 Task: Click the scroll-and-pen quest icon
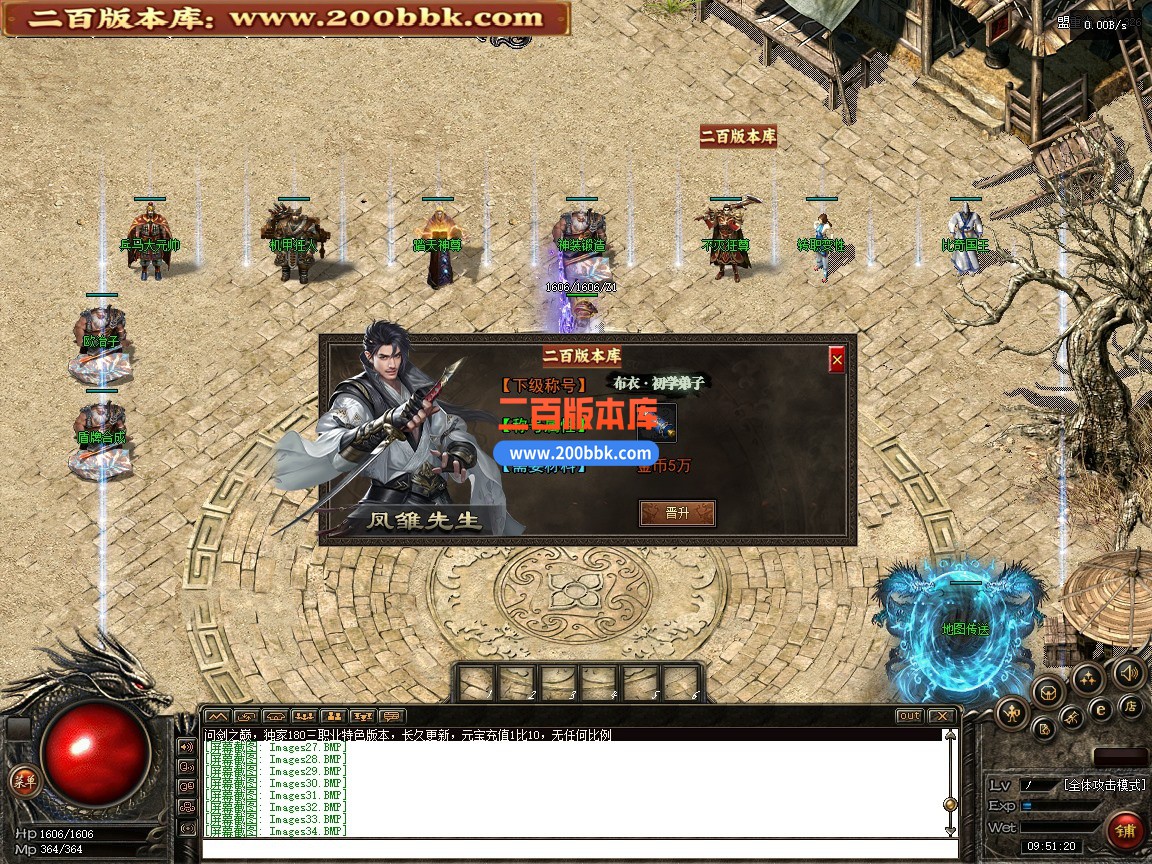click(x=1042, y=728)
